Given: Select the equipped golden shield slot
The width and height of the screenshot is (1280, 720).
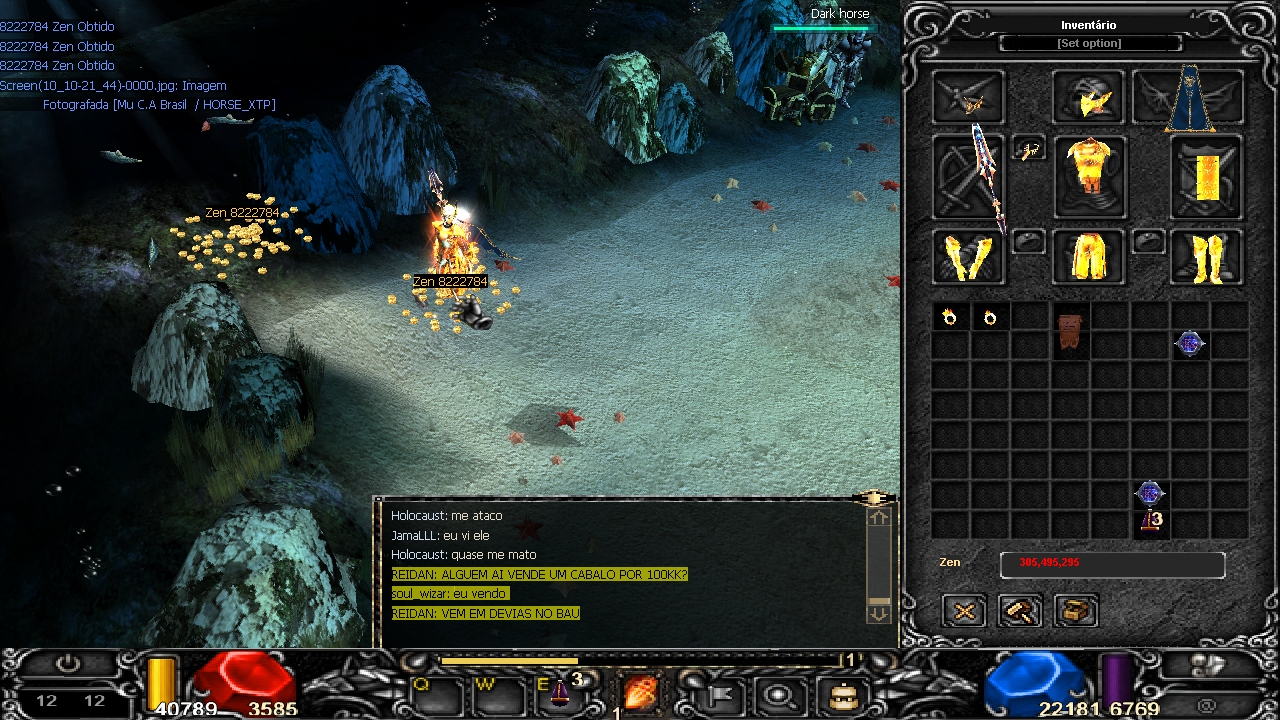Looking at the screenshot, I should [x=1207, y=177].
